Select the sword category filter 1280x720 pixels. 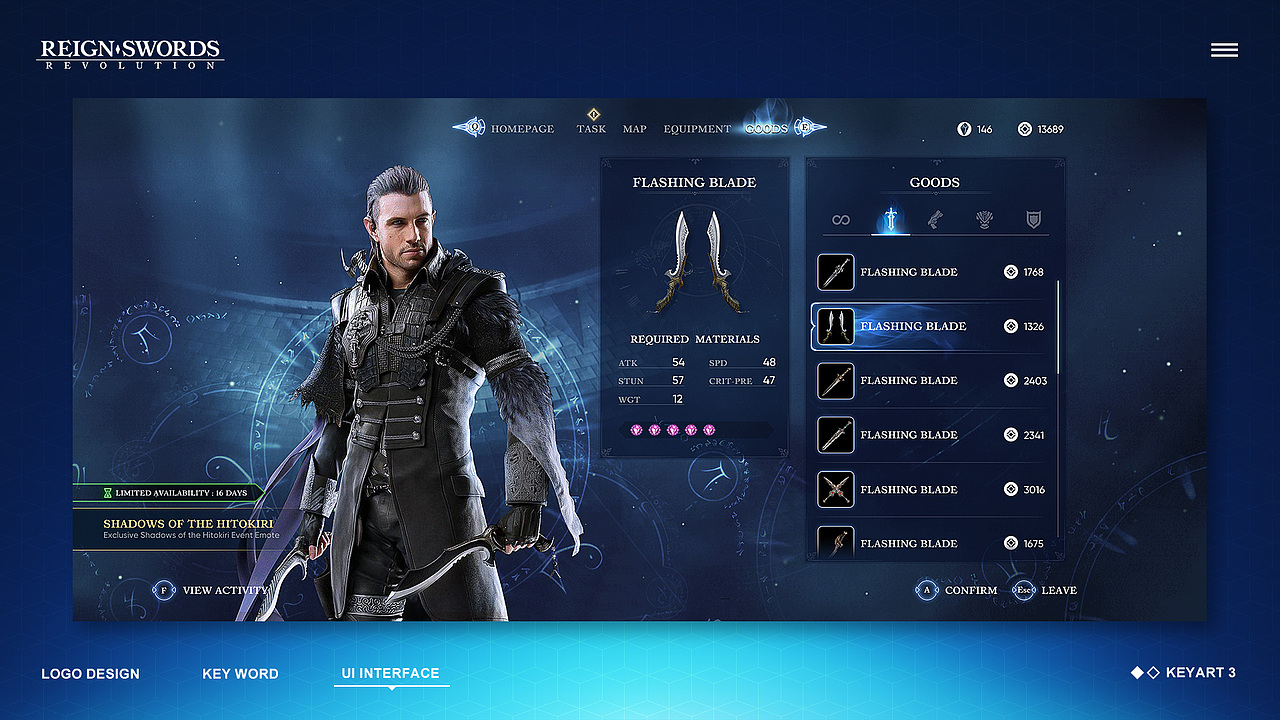(x=889, y=220)
